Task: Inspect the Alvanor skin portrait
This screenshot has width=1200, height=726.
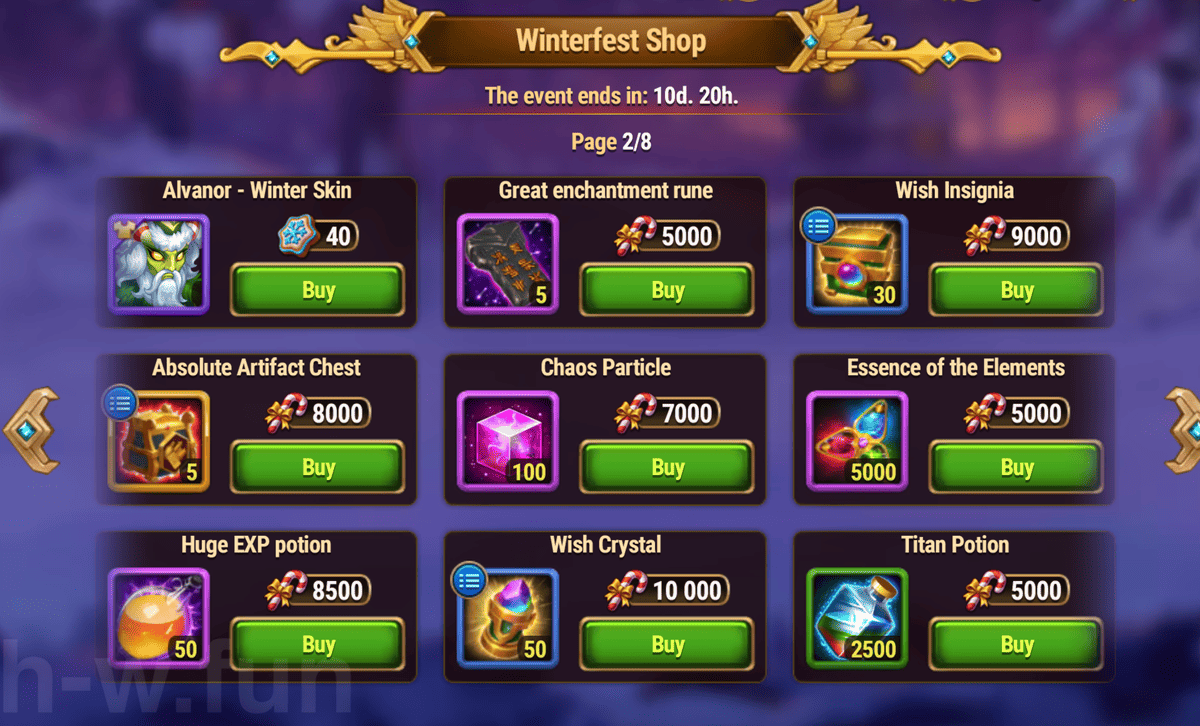Action: coord(158,264)
